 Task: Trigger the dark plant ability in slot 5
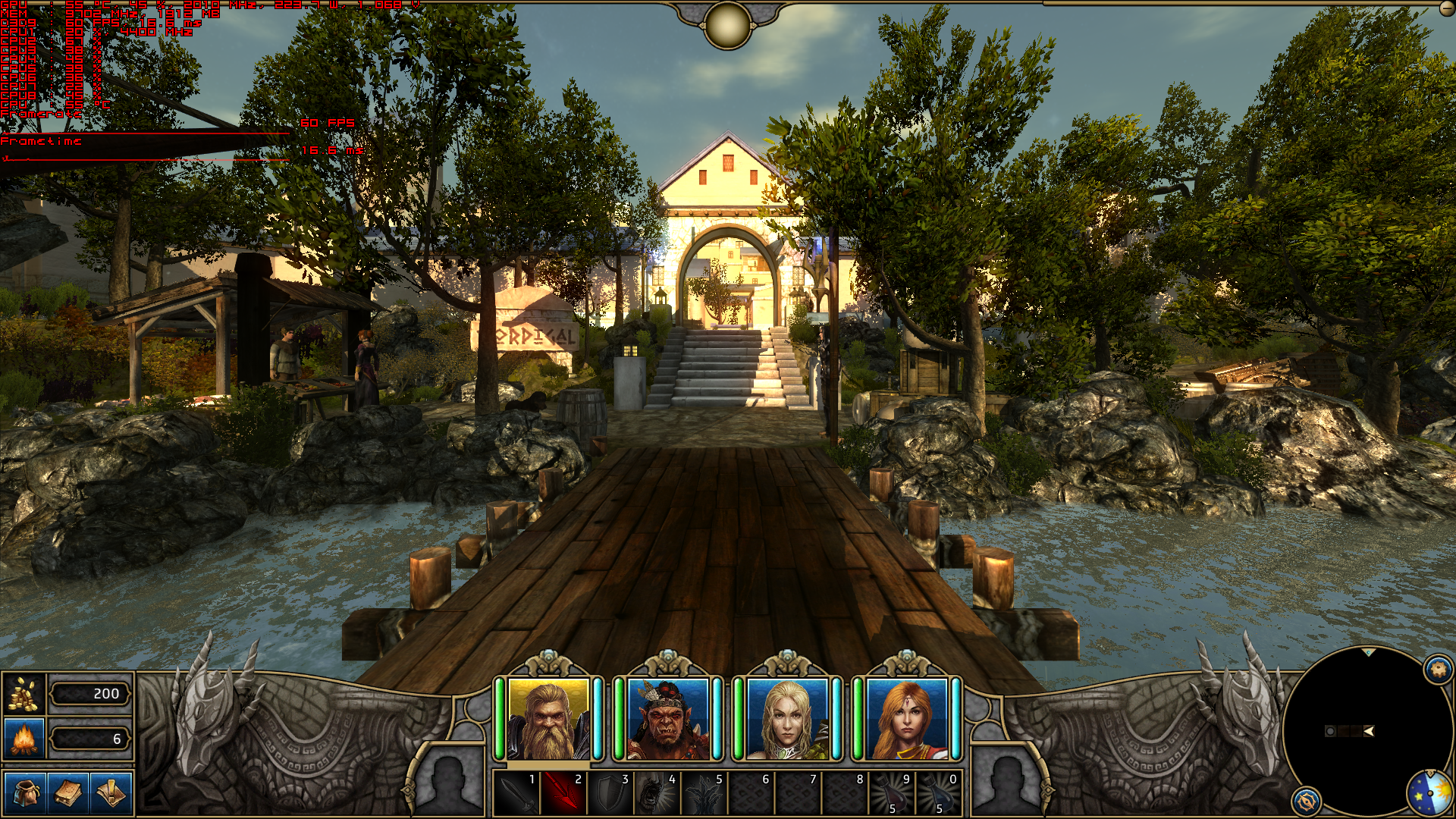(x=704, y=794)
